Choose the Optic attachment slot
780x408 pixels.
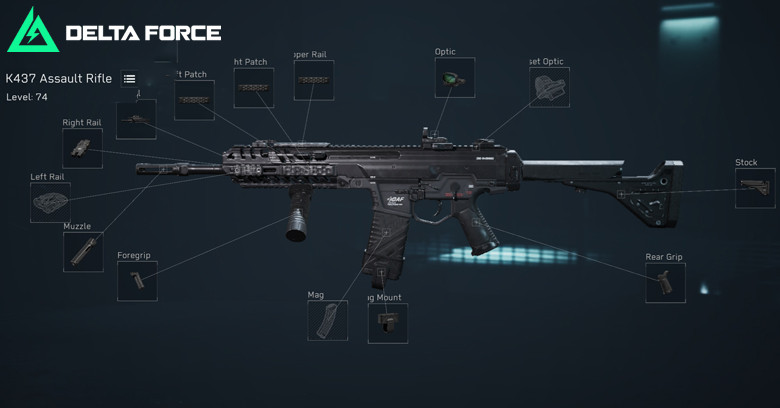pos(455,77)
